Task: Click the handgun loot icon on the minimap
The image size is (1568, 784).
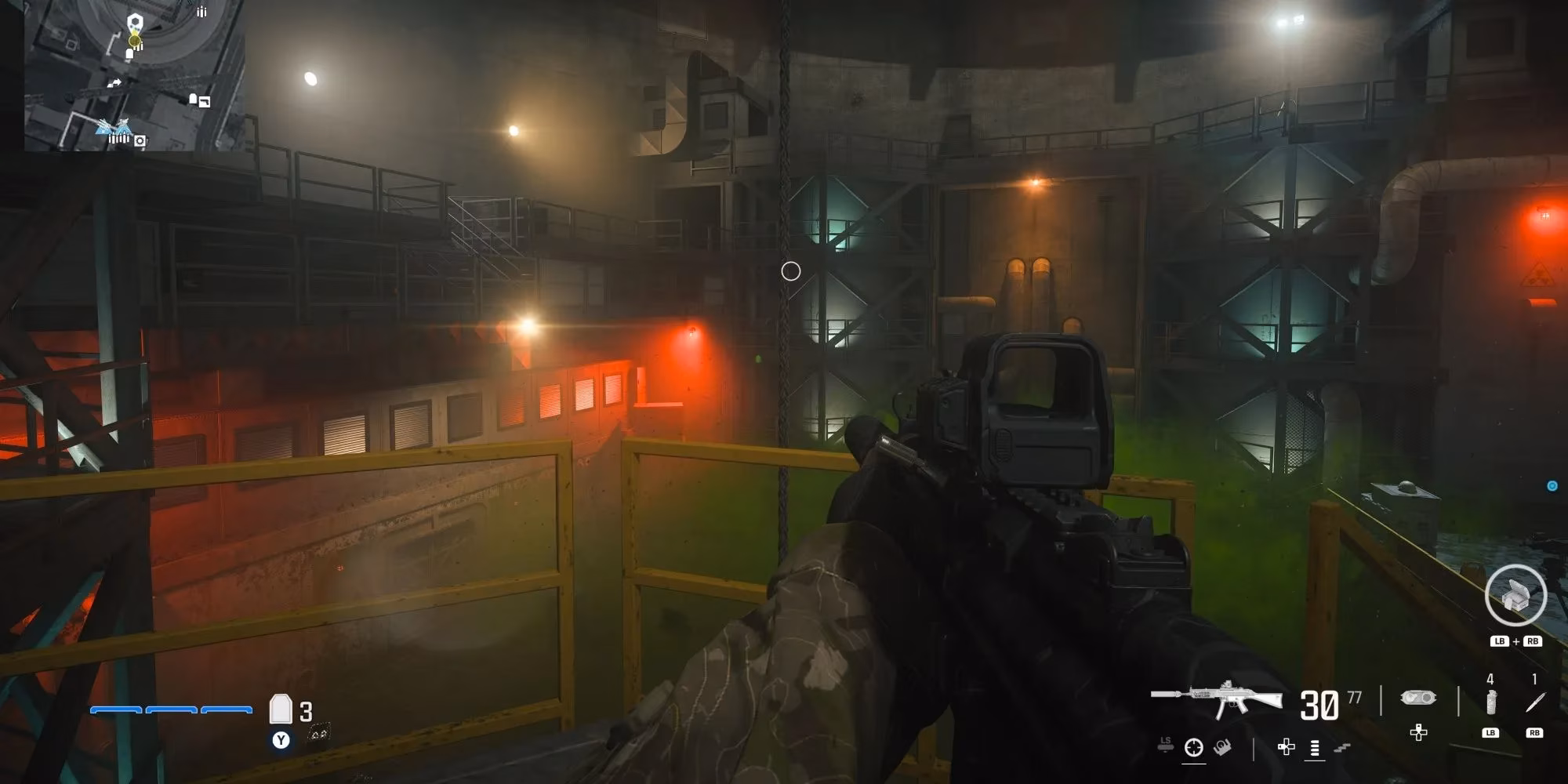Action: click(205, 102)
